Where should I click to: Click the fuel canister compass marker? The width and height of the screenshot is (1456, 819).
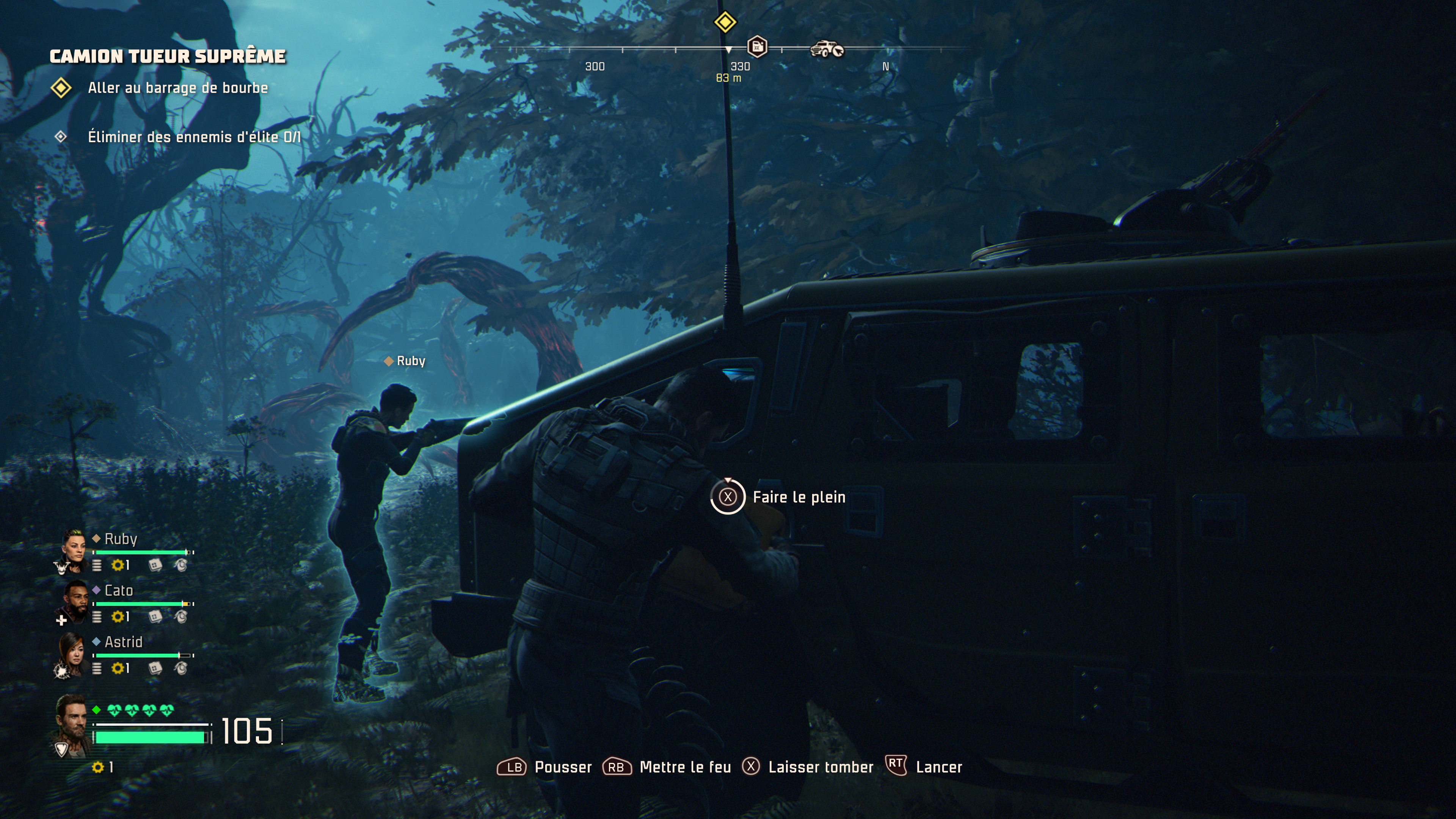tap(757, 46)
